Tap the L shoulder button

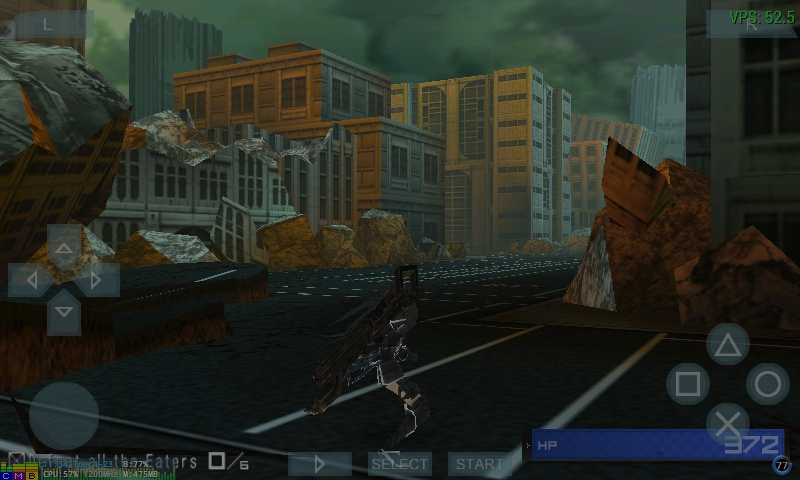(x=48, y=24)
